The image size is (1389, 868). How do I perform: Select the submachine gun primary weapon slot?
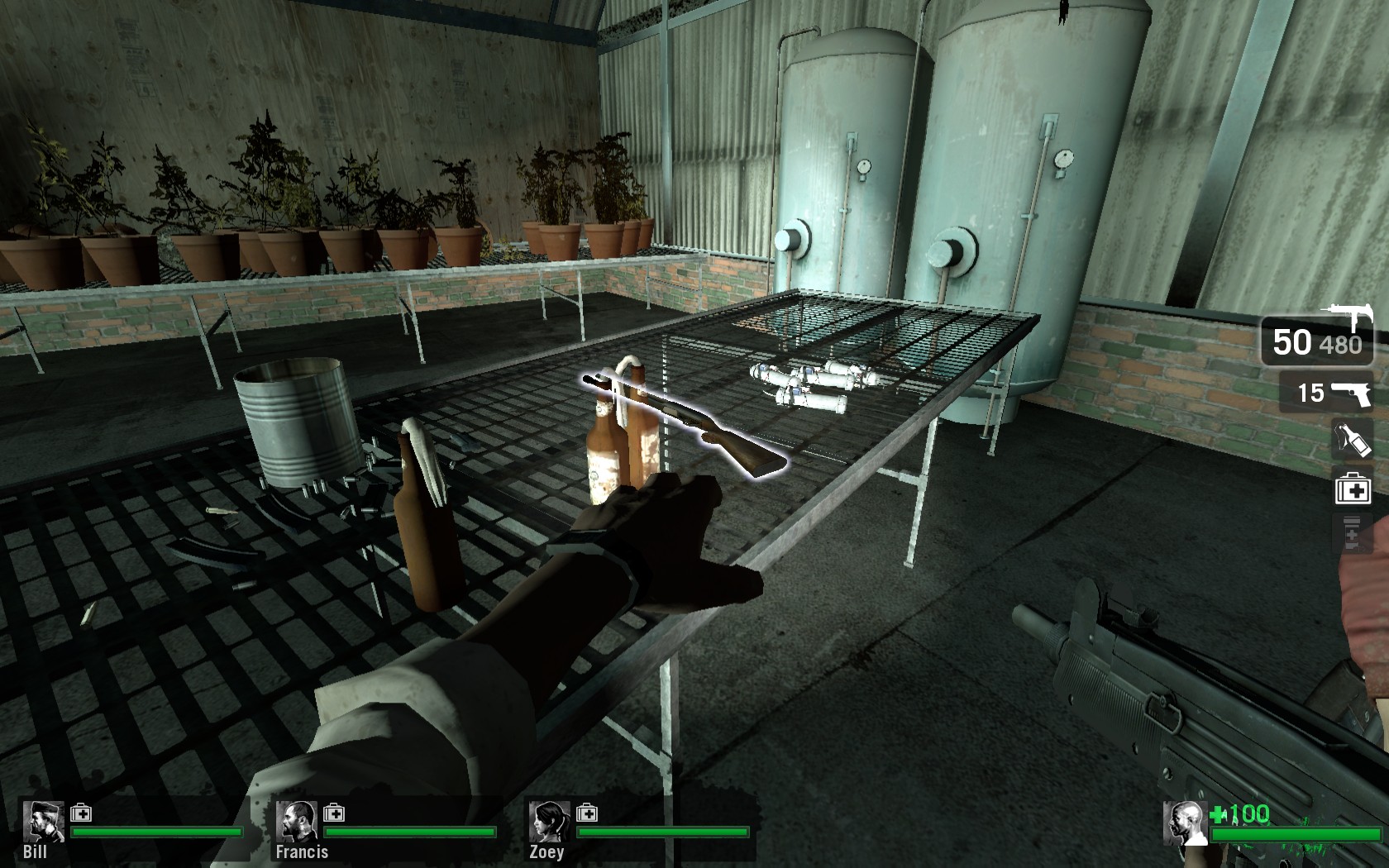tap(1316, 341)
